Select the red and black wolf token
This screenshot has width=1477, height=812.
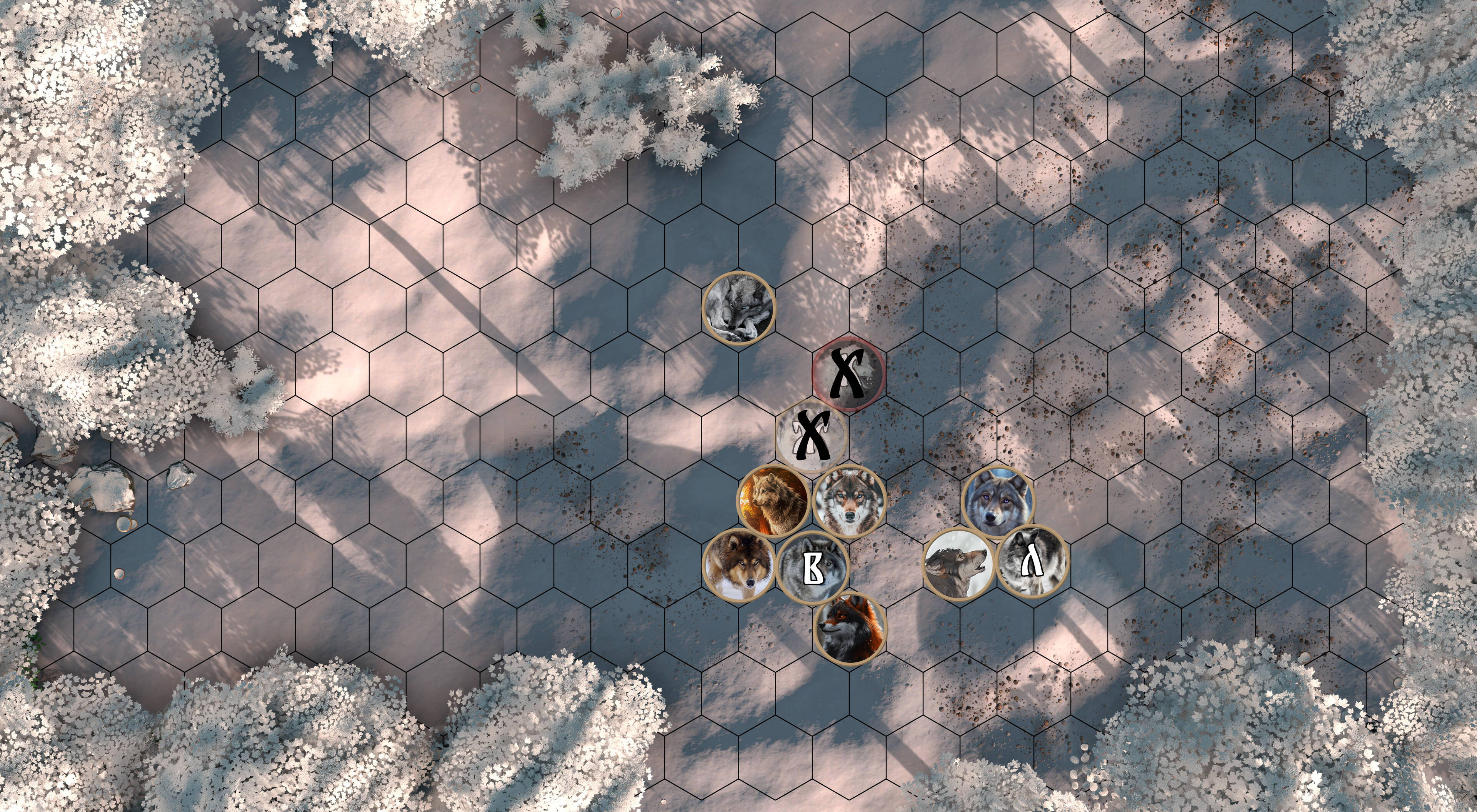coord(850,629)
